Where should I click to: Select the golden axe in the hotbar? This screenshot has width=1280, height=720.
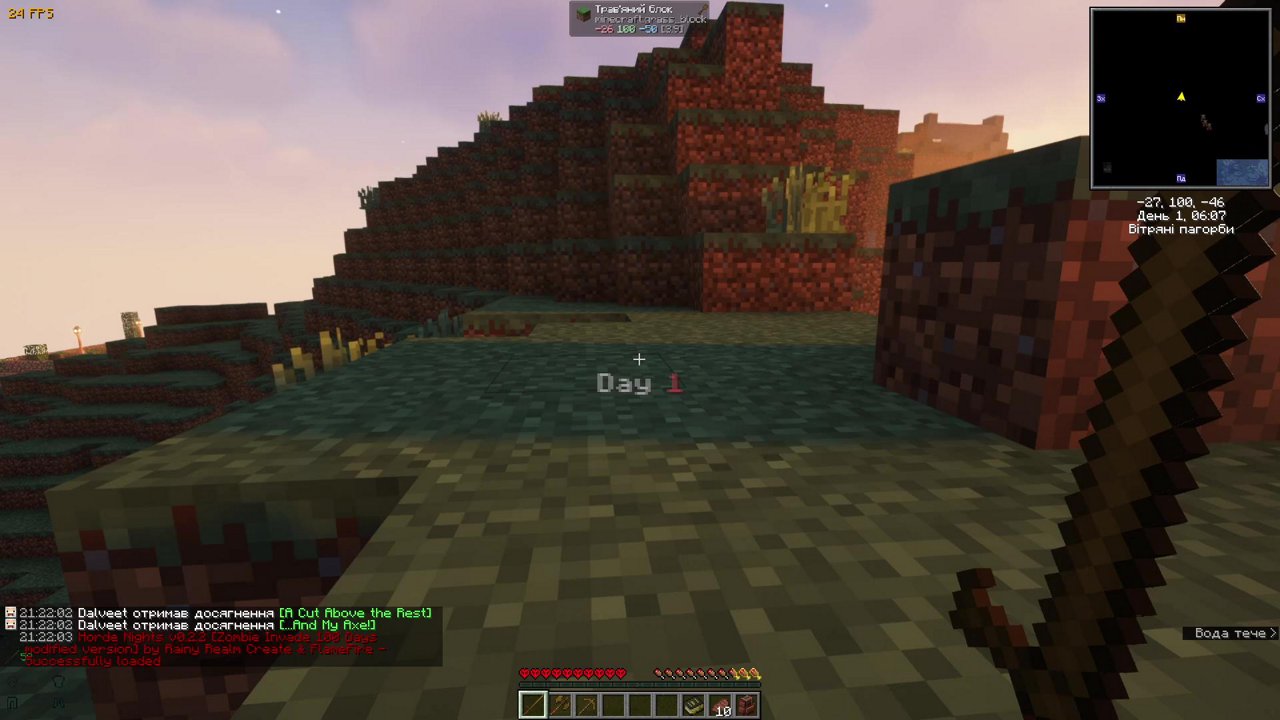[x=559, y=704]
